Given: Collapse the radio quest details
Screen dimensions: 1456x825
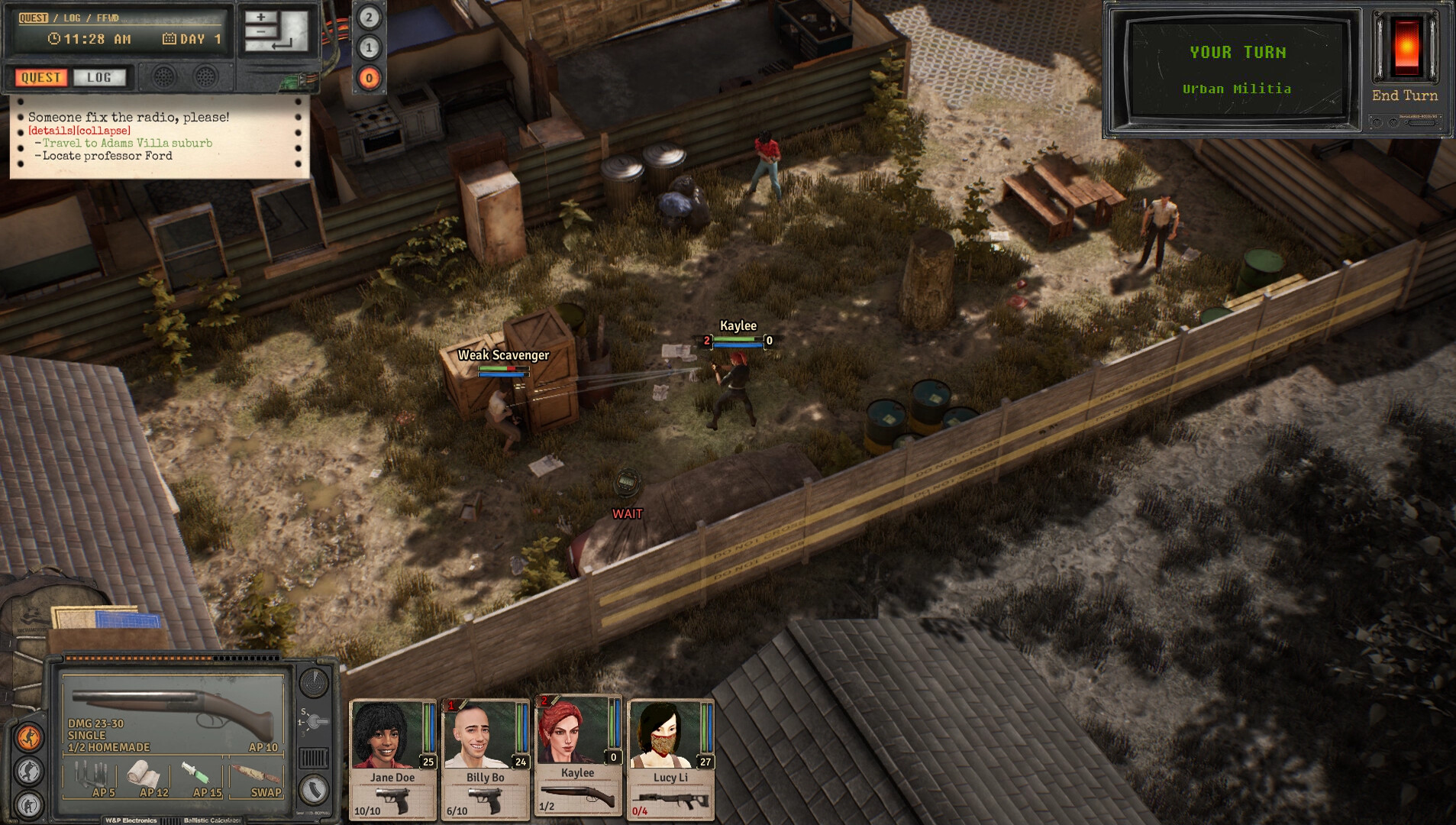Looking at the screenshot, I should [x=104, y=130].
